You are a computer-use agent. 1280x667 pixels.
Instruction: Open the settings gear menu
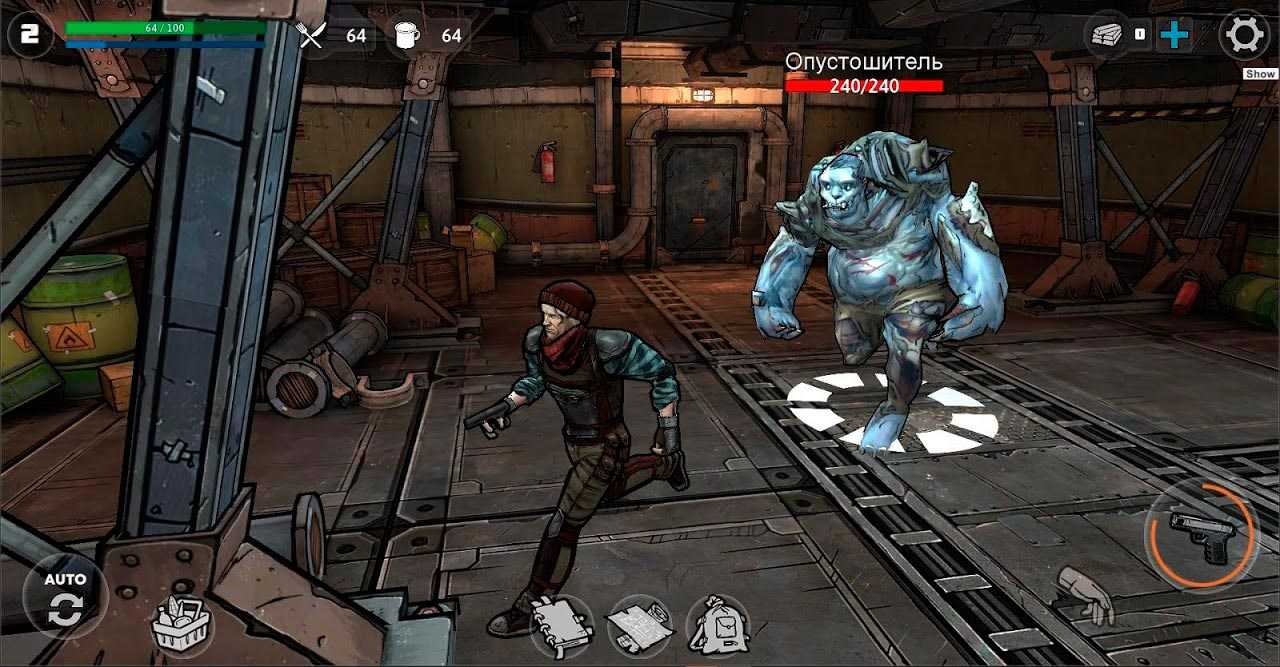point(1245,36)
